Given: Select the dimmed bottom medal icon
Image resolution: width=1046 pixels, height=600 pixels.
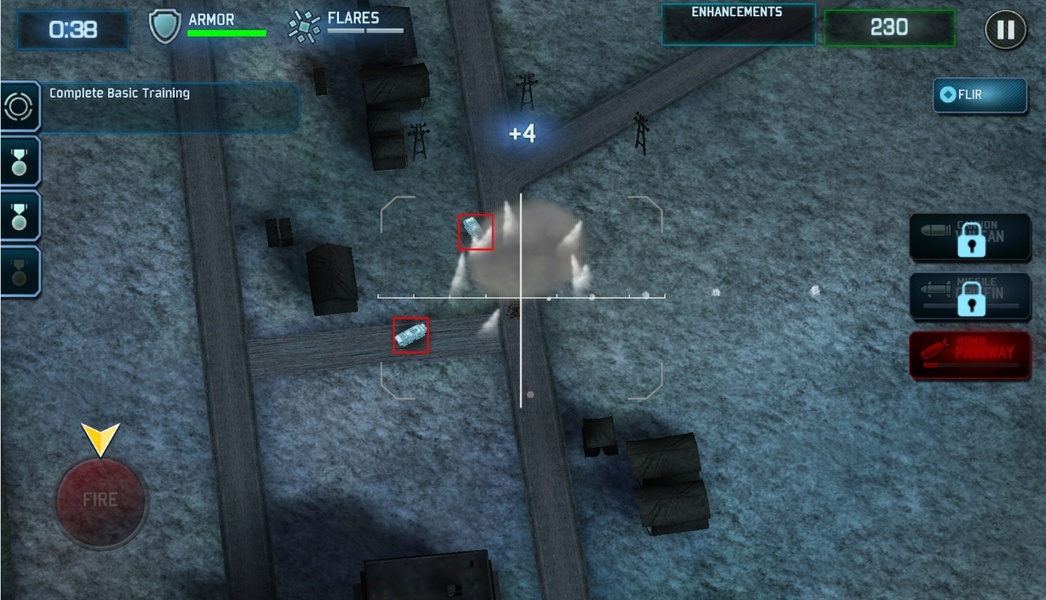Looking at the screenshot, I should tap(19, 271).
